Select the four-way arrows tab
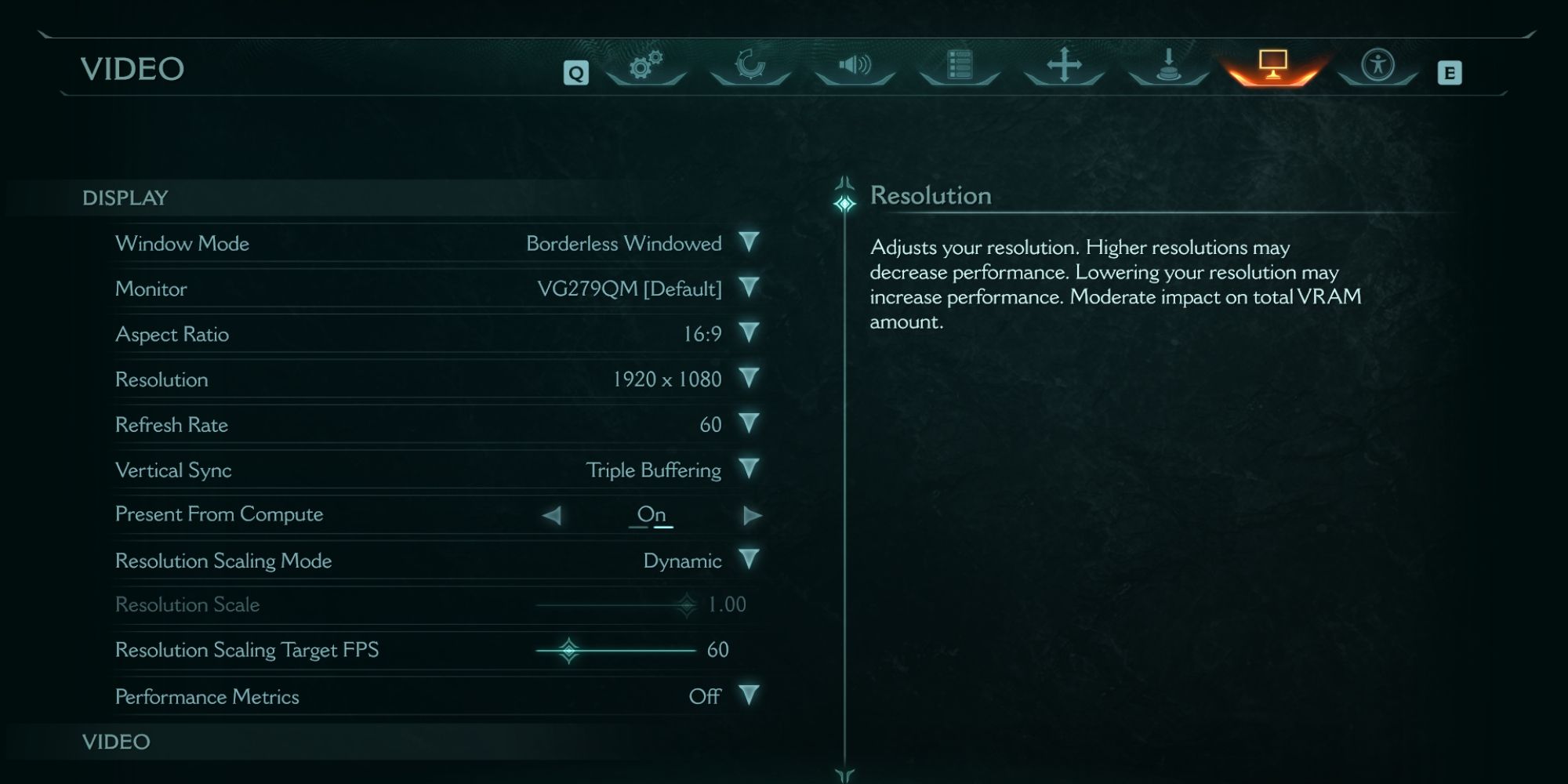 click(x=1064, y=65)
